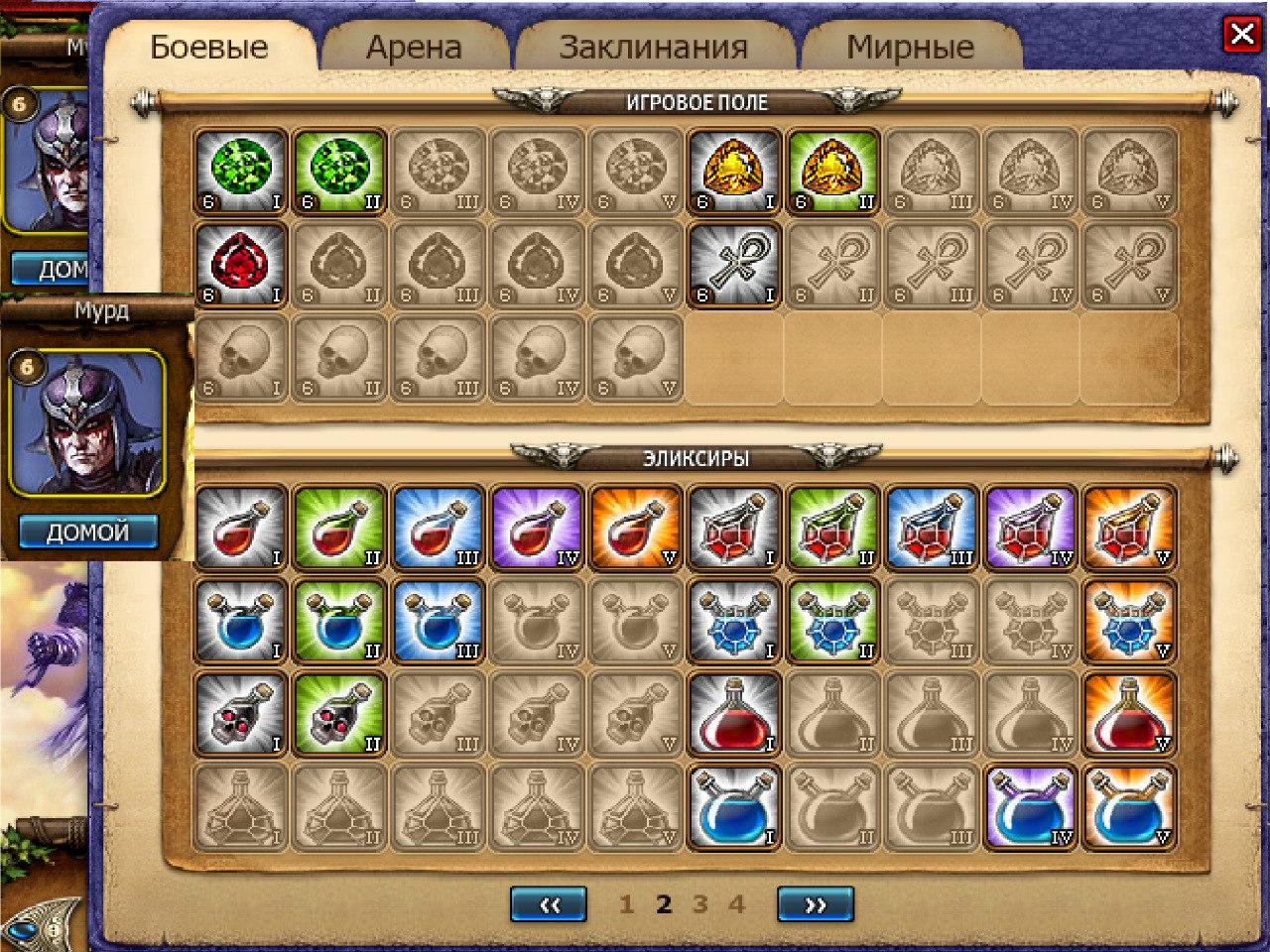This screenshot has height=952, width=1270.
Task: Close the inventory window with the red X
Action: point(1241,36)
